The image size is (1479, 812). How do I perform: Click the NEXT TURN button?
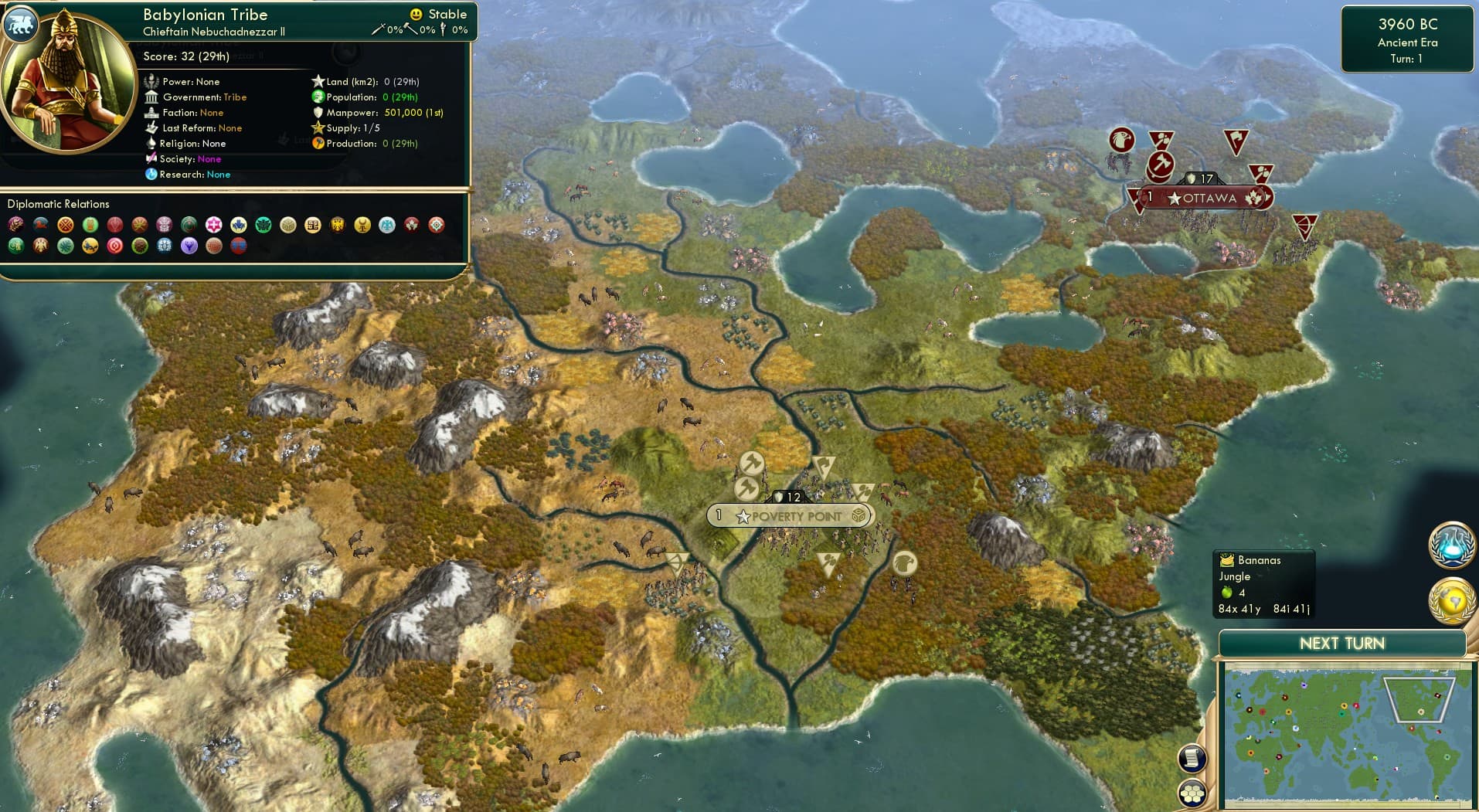coord(1342,643)
